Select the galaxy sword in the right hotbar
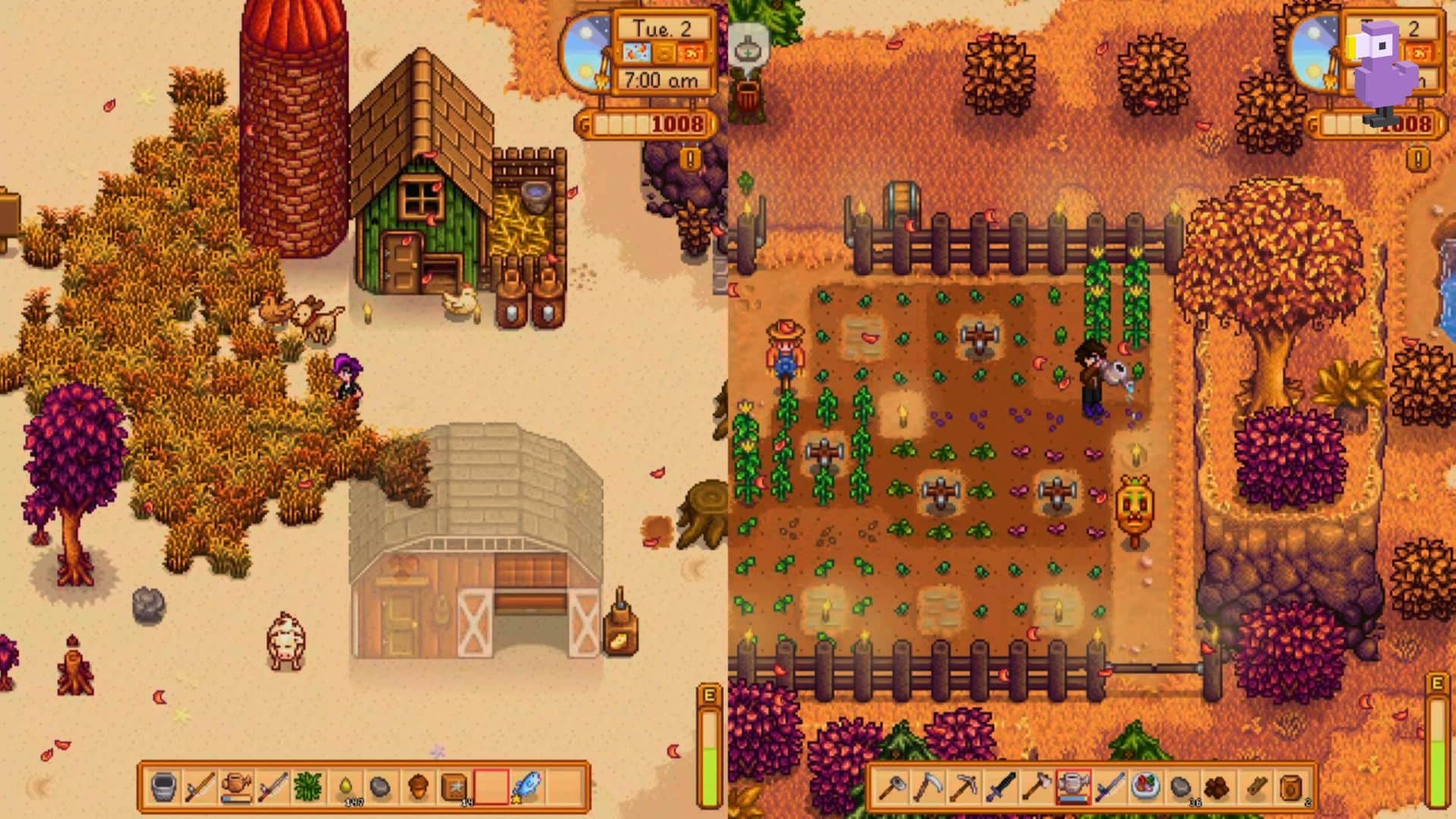Screen dimensions: 1456x819 (x=1110, y=789)
